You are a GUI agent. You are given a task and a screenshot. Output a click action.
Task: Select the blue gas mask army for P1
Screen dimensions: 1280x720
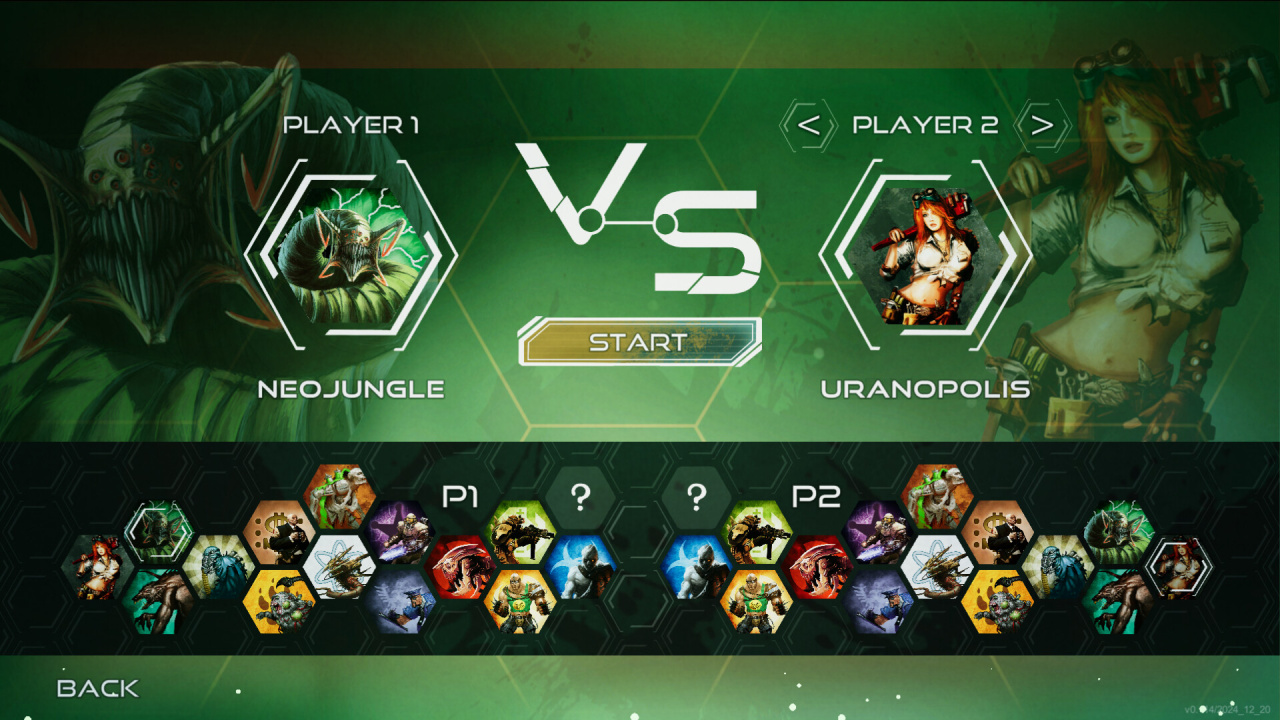[219, 566]
